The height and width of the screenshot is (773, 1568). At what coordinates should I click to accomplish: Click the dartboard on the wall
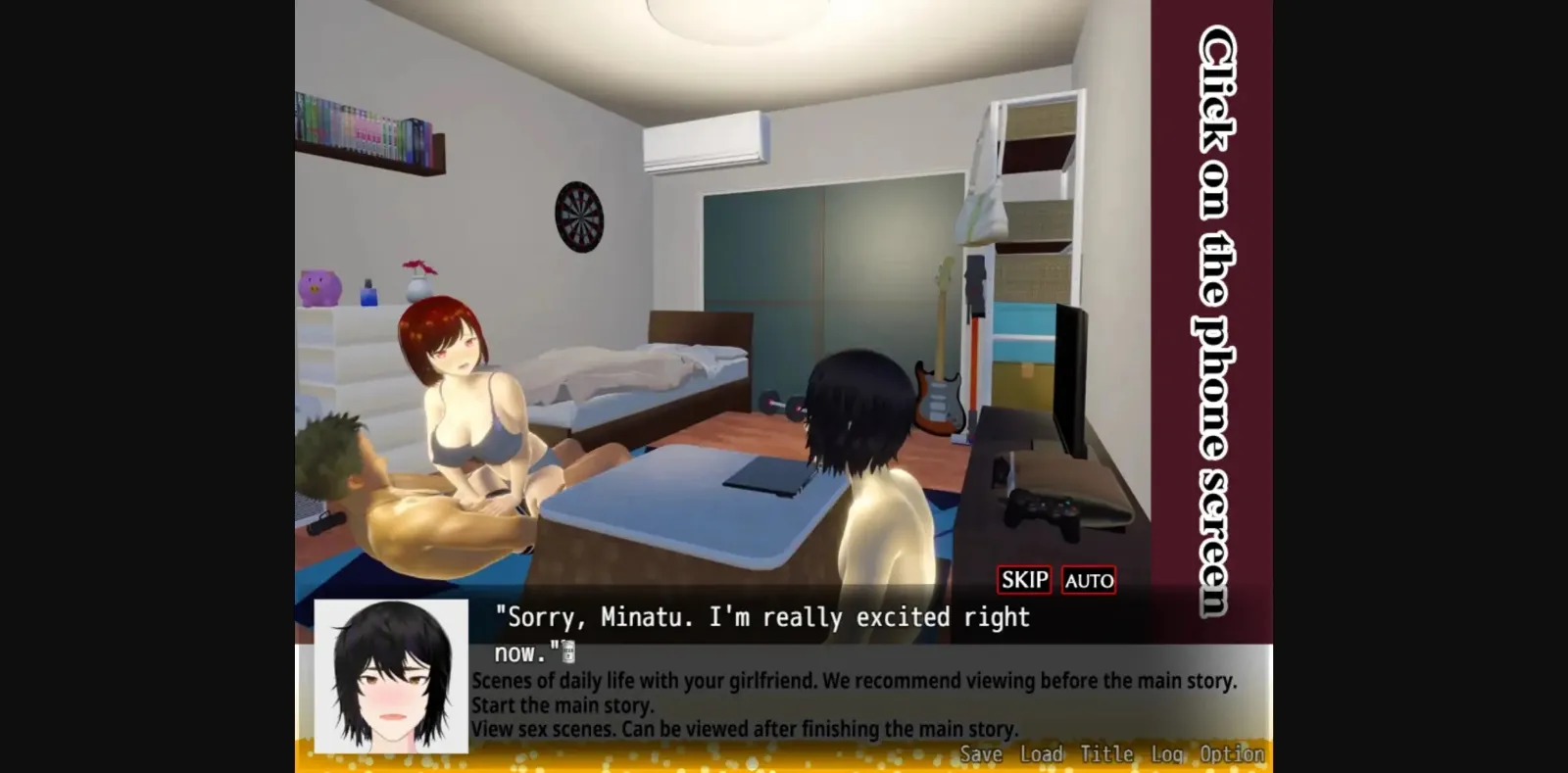click(578, 217)
